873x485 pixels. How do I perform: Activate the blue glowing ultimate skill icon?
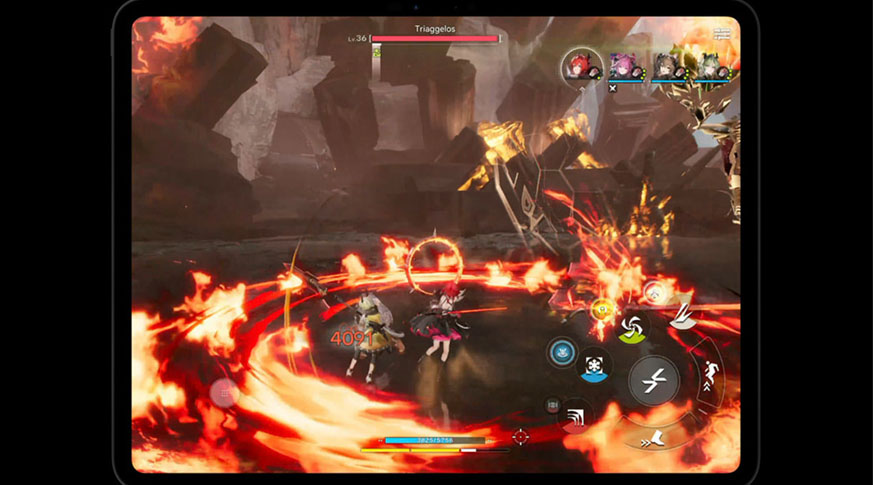click(x=561, y=351)
